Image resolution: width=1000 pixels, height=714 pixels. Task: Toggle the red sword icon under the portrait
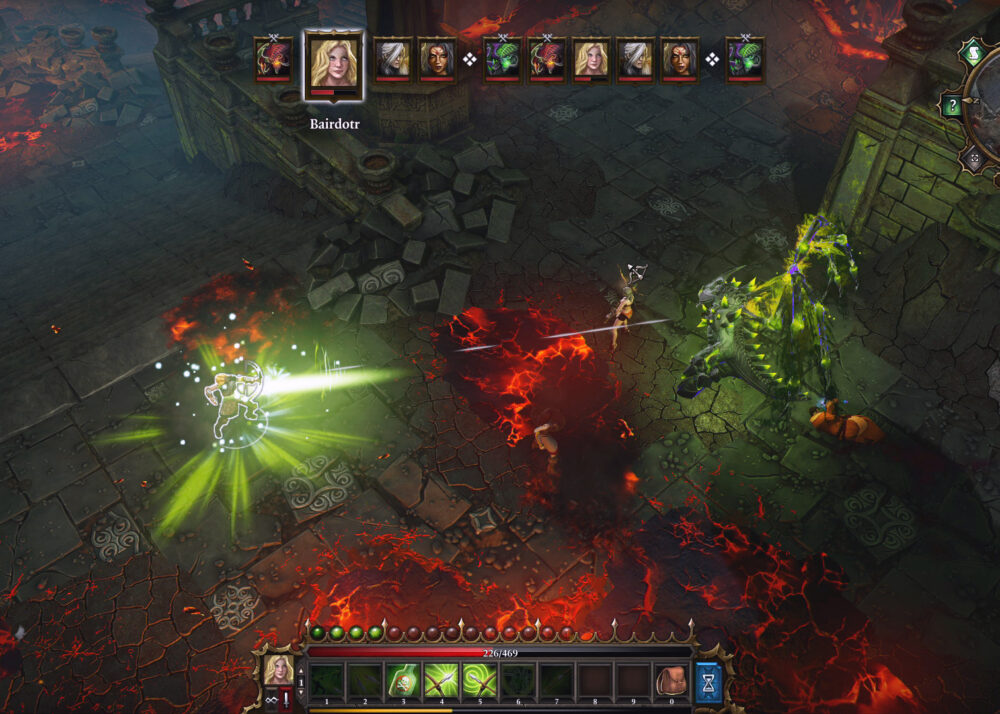click(288, 699)
